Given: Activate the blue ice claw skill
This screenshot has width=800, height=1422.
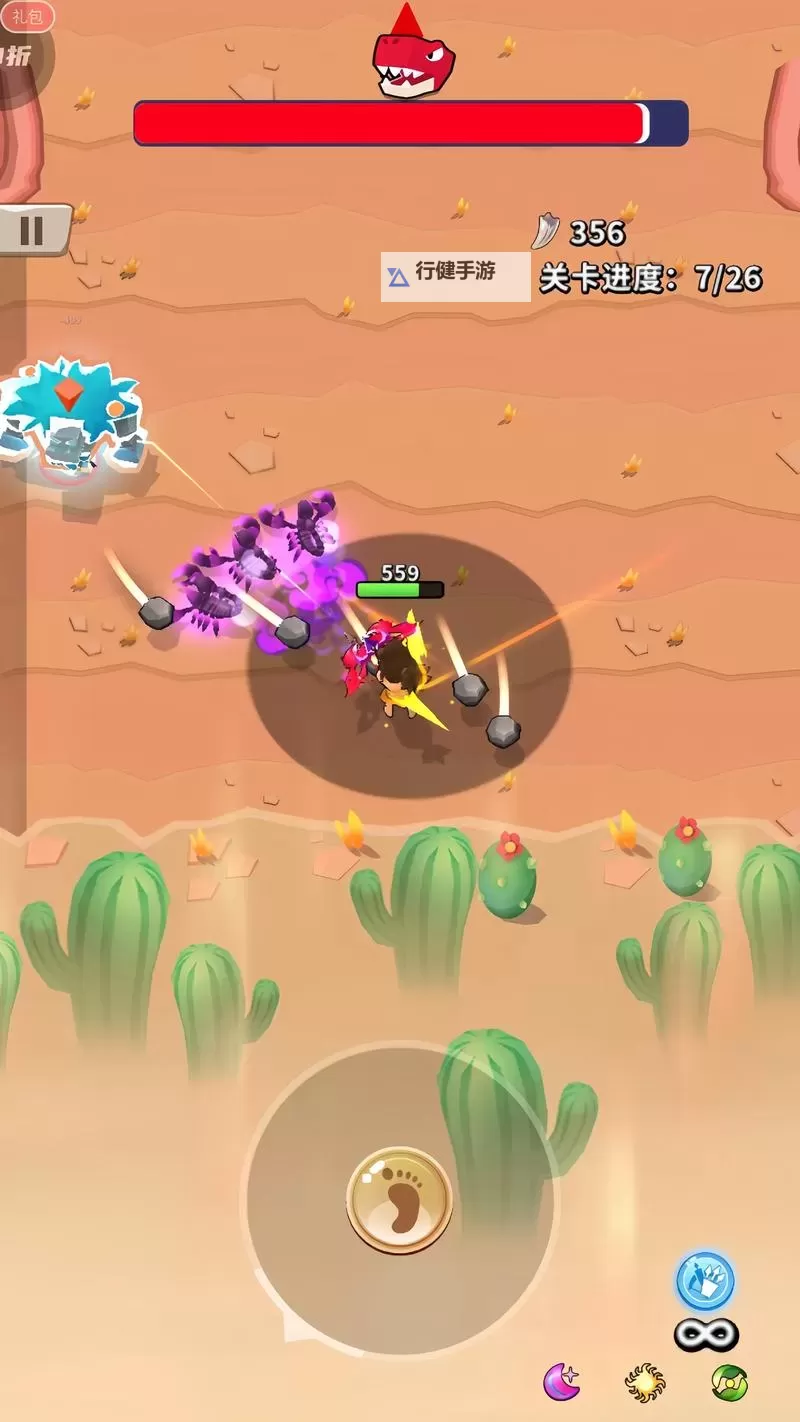Looking at the screenshot, I should tap(705, 1281).
